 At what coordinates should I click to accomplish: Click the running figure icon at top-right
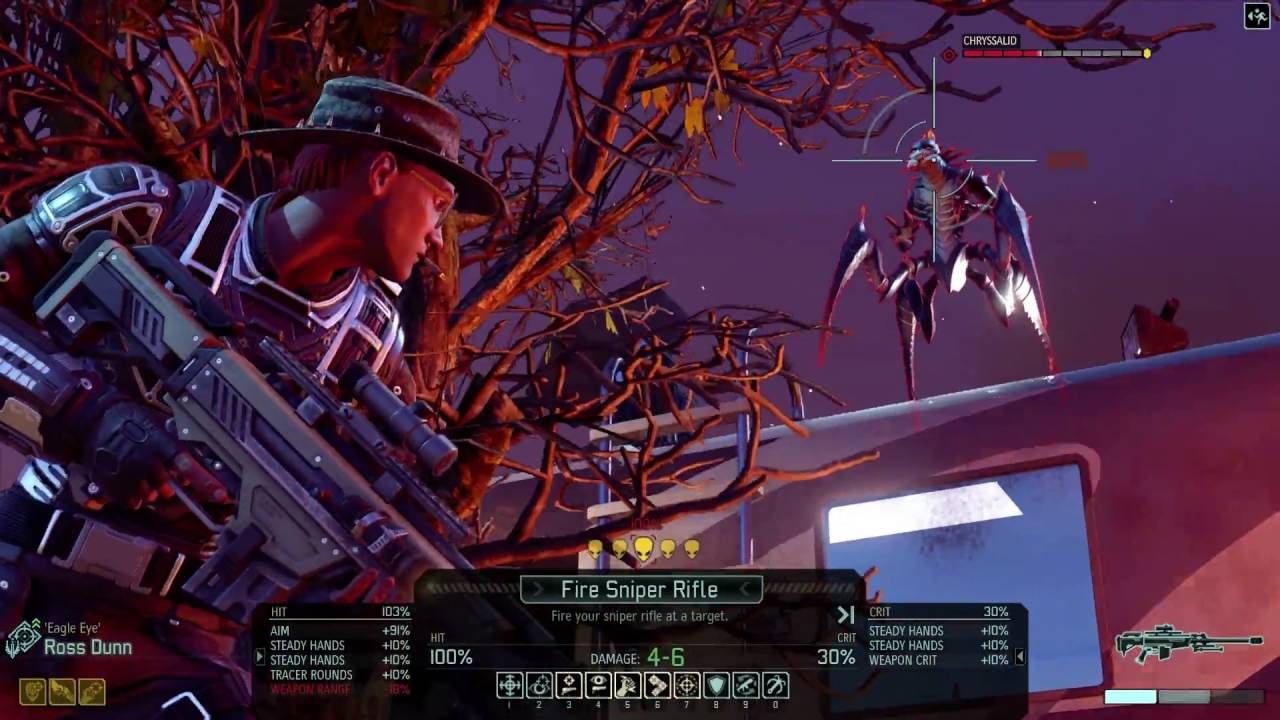point(1257,16)
